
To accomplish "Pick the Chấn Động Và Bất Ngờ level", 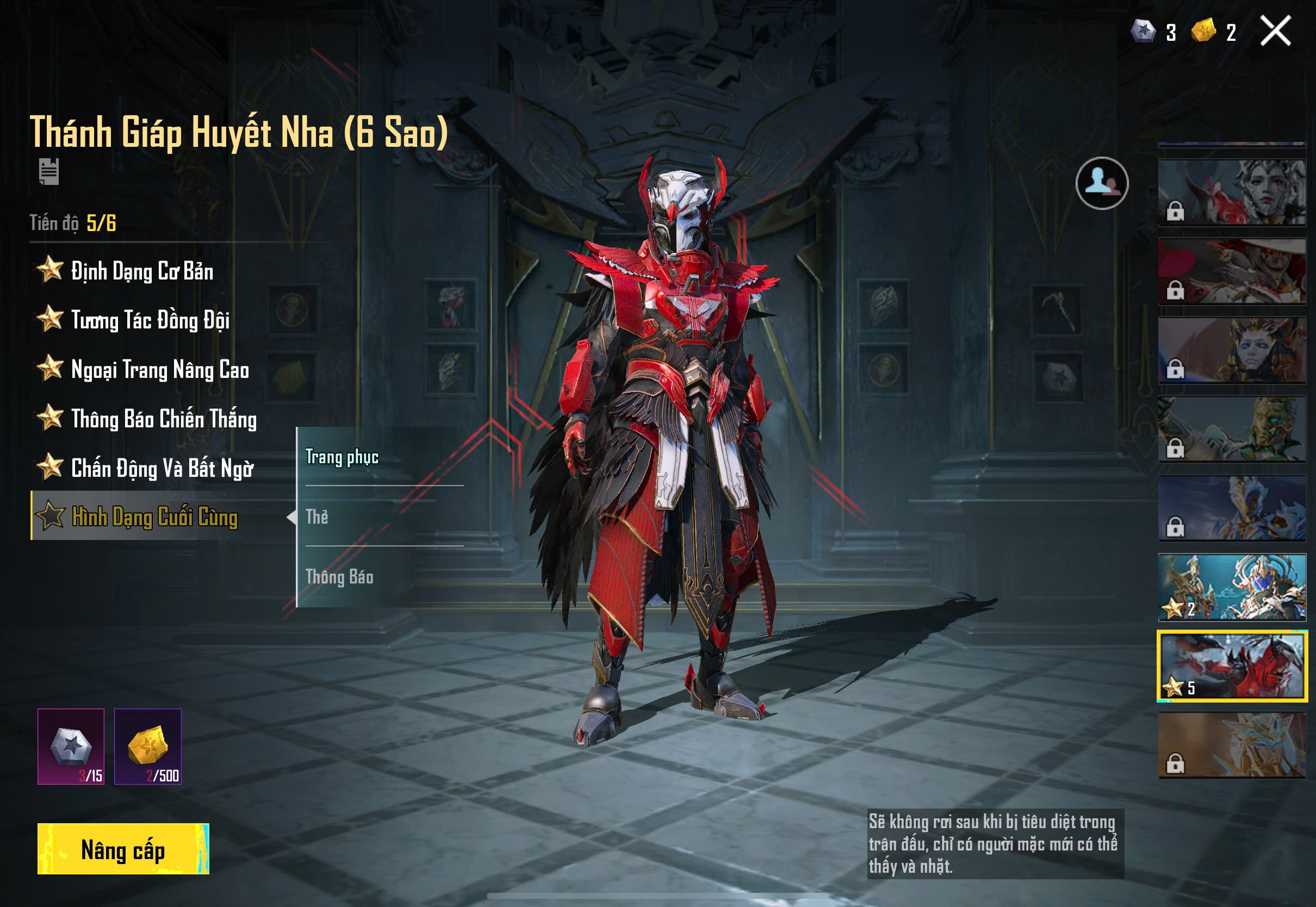I will point(162,469).
